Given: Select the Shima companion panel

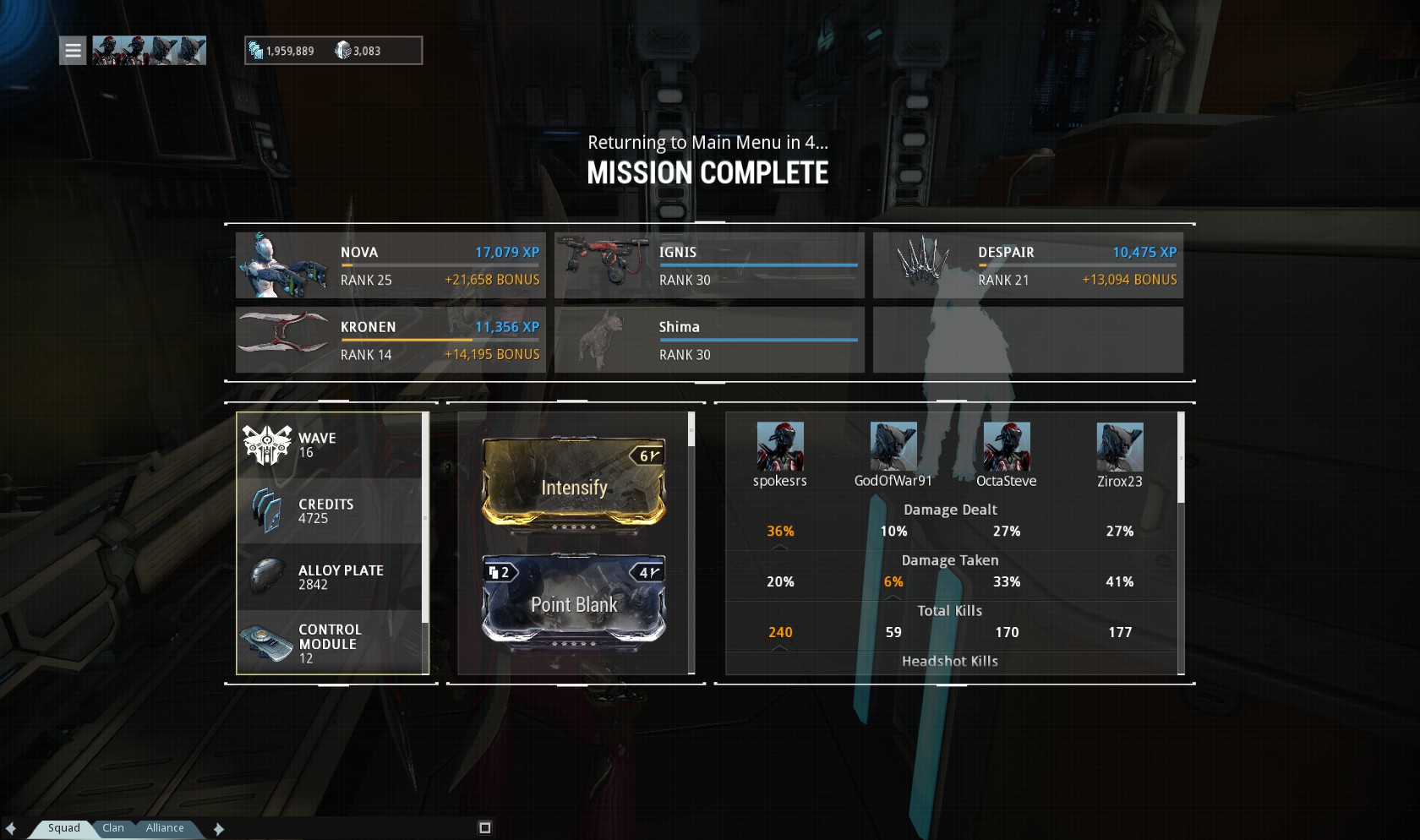Looking at the screenshot, I should click(709, 340).
